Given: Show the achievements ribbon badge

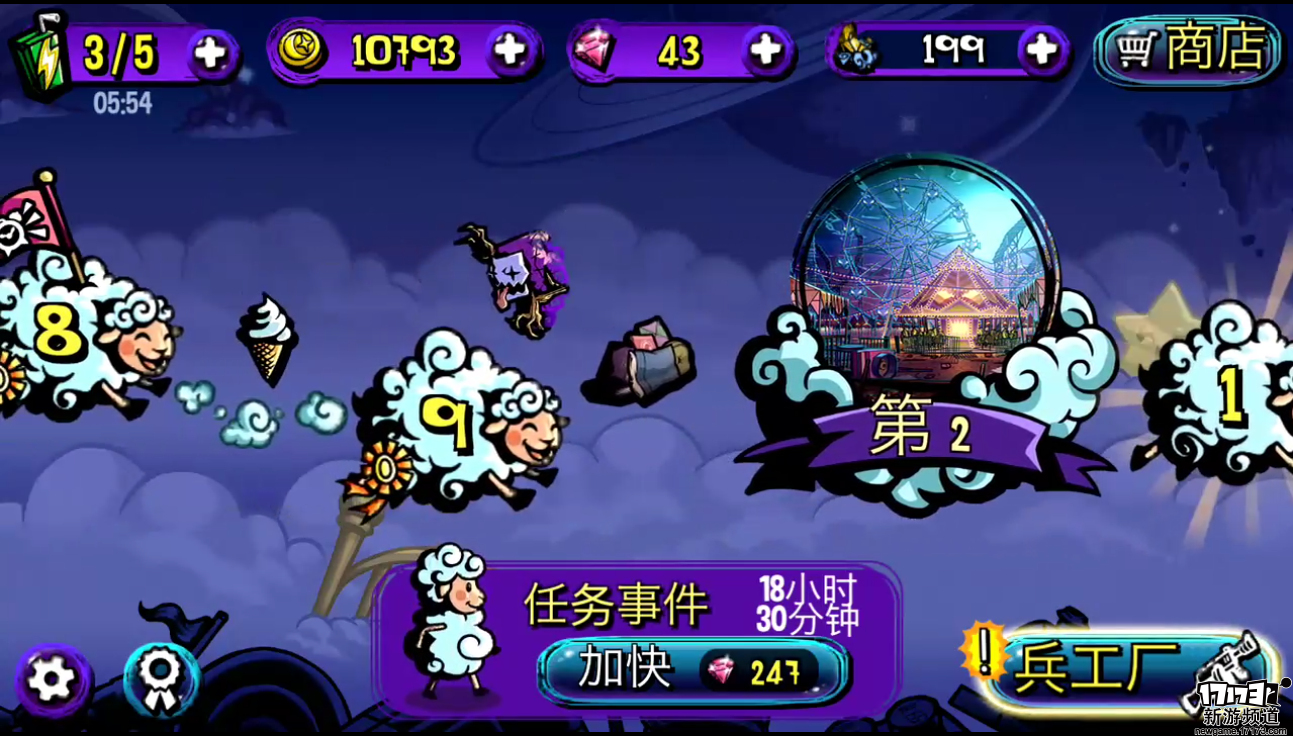Looking at the screenshot, I should [x=160, y=680].
